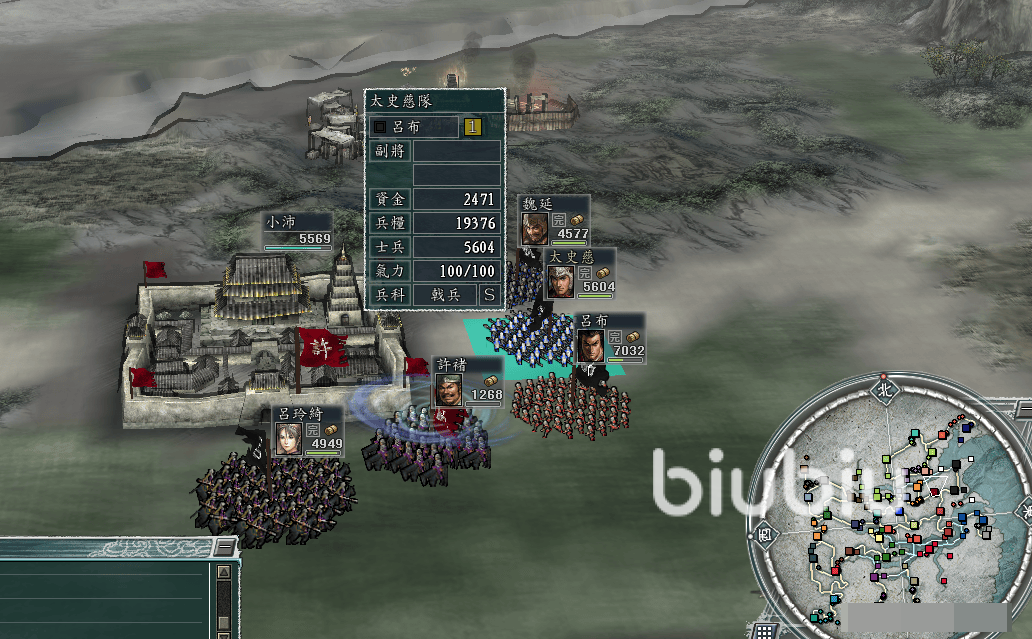Viewport: 1032px width, 639px height.
Task: Toggle the grid icon below the minimap
Action: click(x=763, y=631)
